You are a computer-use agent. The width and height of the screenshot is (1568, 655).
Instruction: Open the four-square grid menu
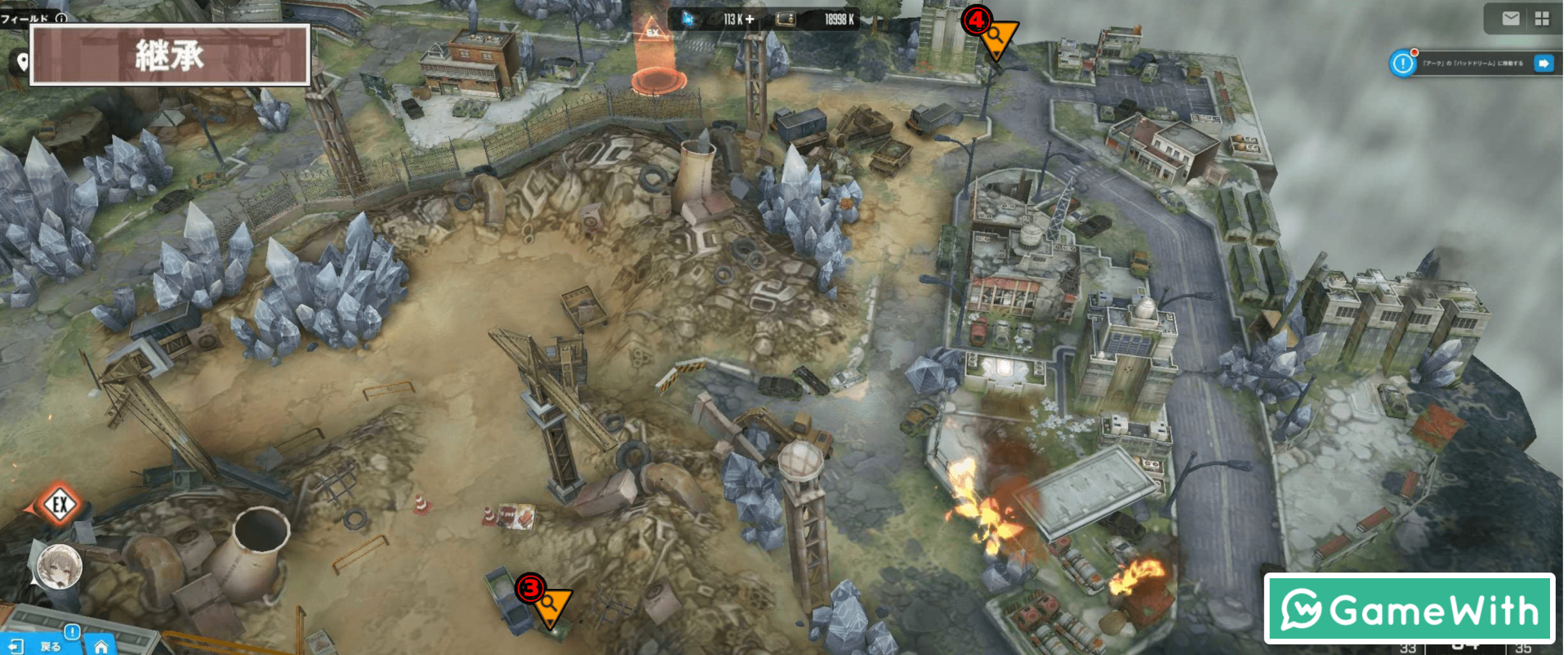(x=1542, y=19)
